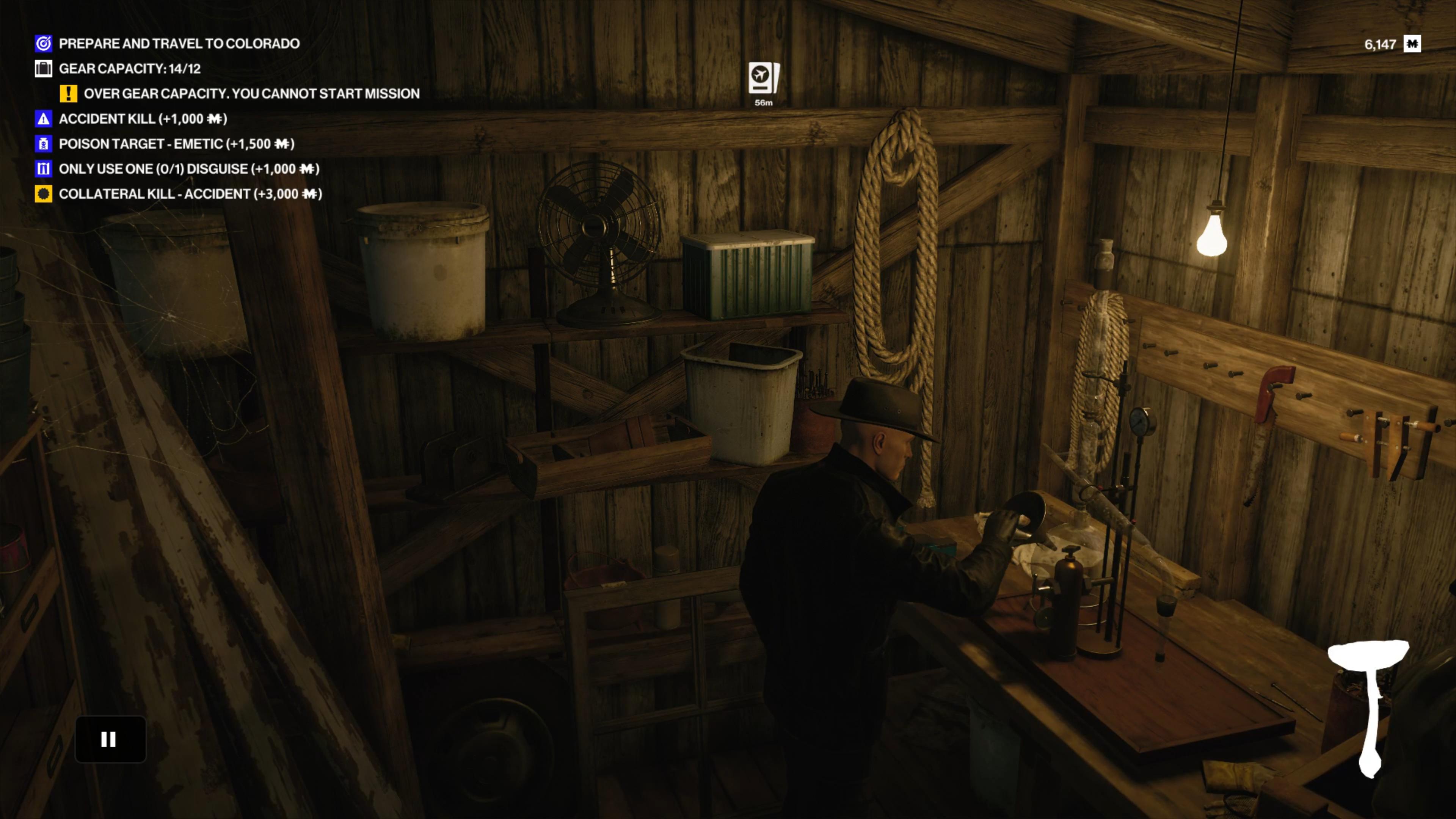Pick the Collateral Kill - Accident objective
This screenshot has height=819, width=1456.
point(190,194)
